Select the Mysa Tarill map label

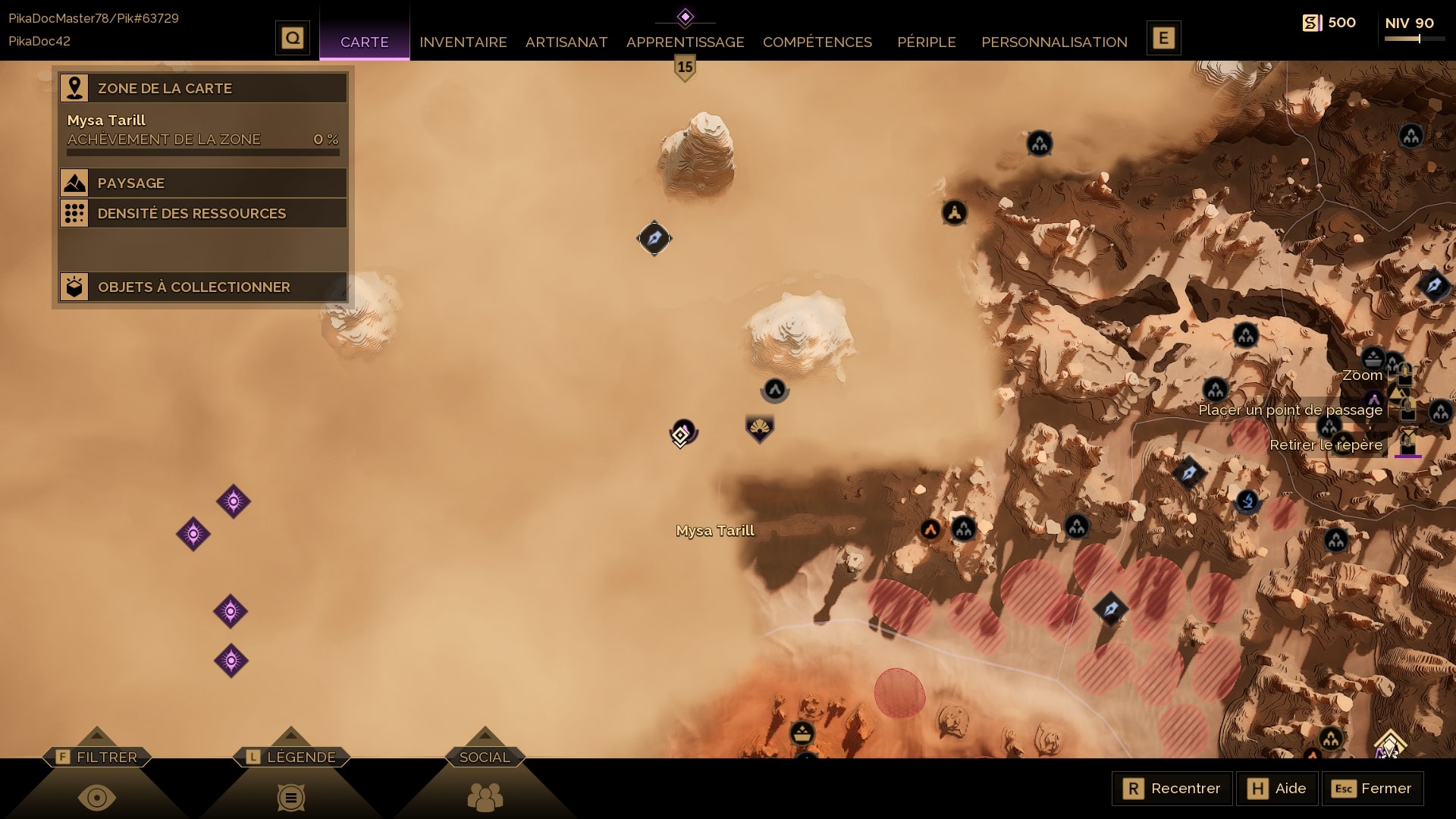(715, 531)
